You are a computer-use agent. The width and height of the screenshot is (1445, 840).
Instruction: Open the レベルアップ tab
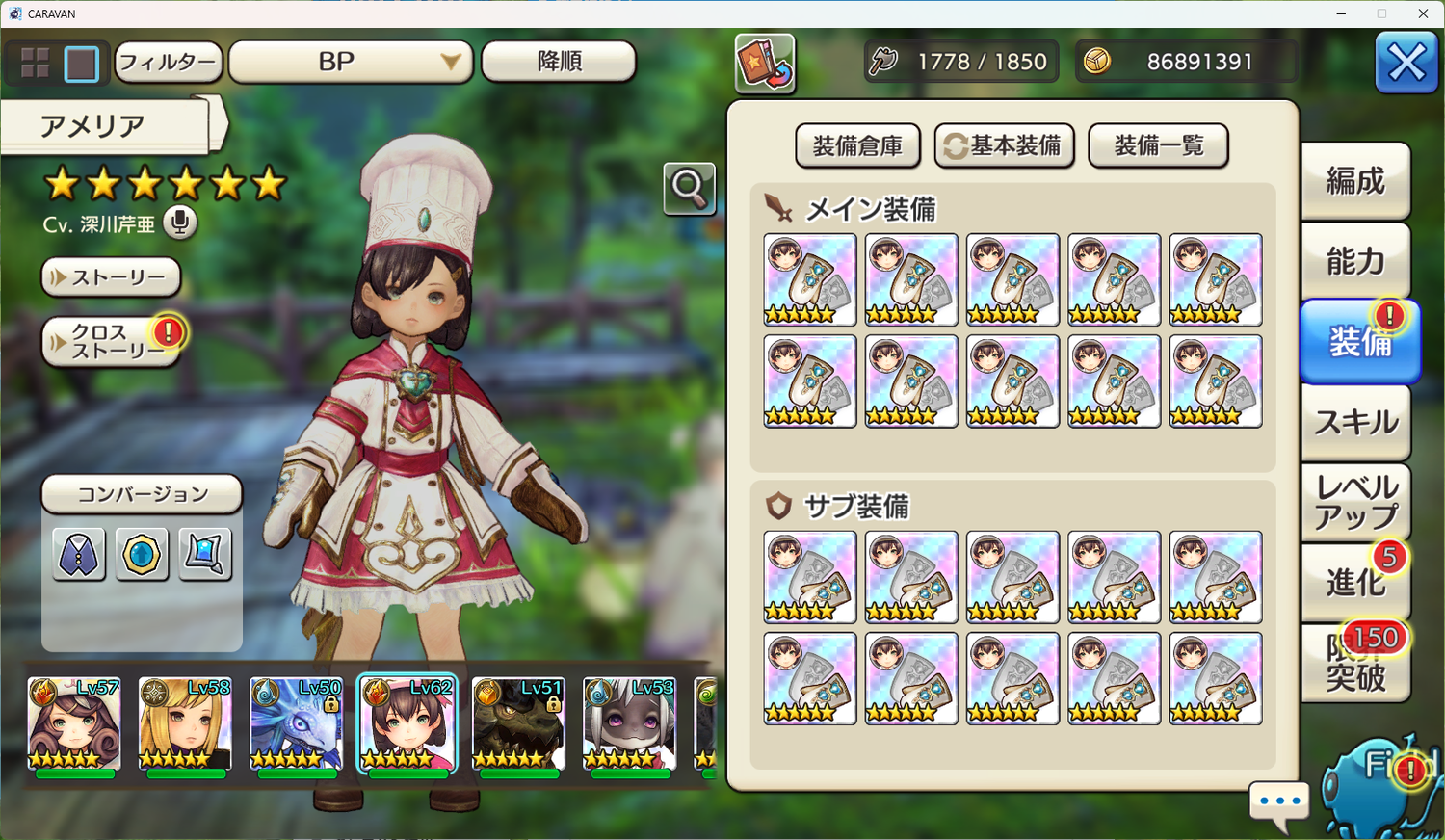click(x=1354, y=502)
